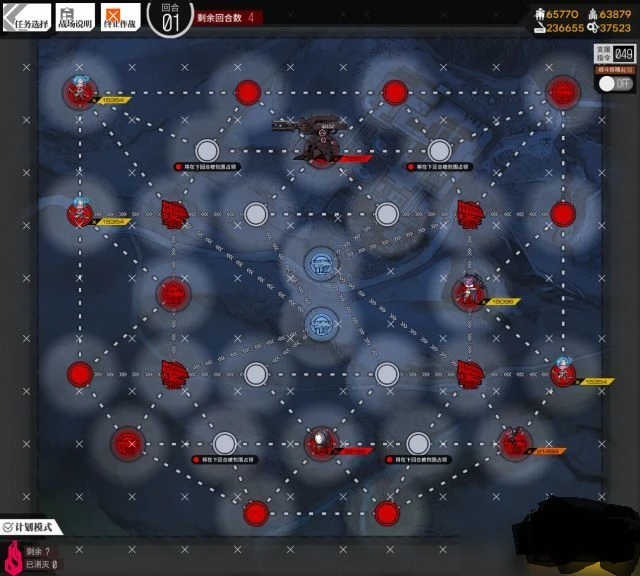
Task: Go back to mission select (任务选择)
Action: pos(25,20)
